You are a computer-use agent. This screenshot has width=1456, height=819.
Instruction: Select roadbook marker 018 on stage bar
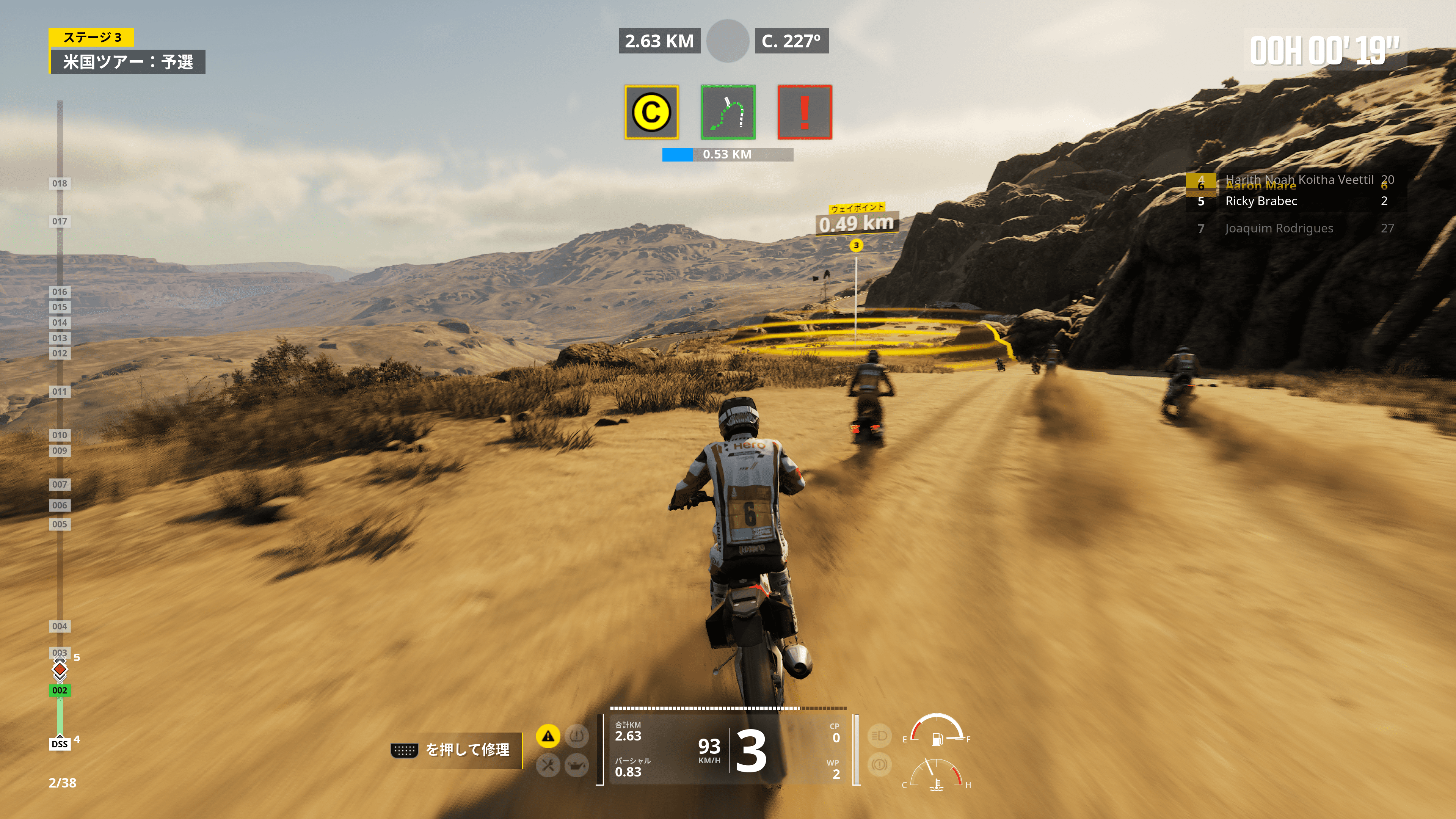coord(60,183)
